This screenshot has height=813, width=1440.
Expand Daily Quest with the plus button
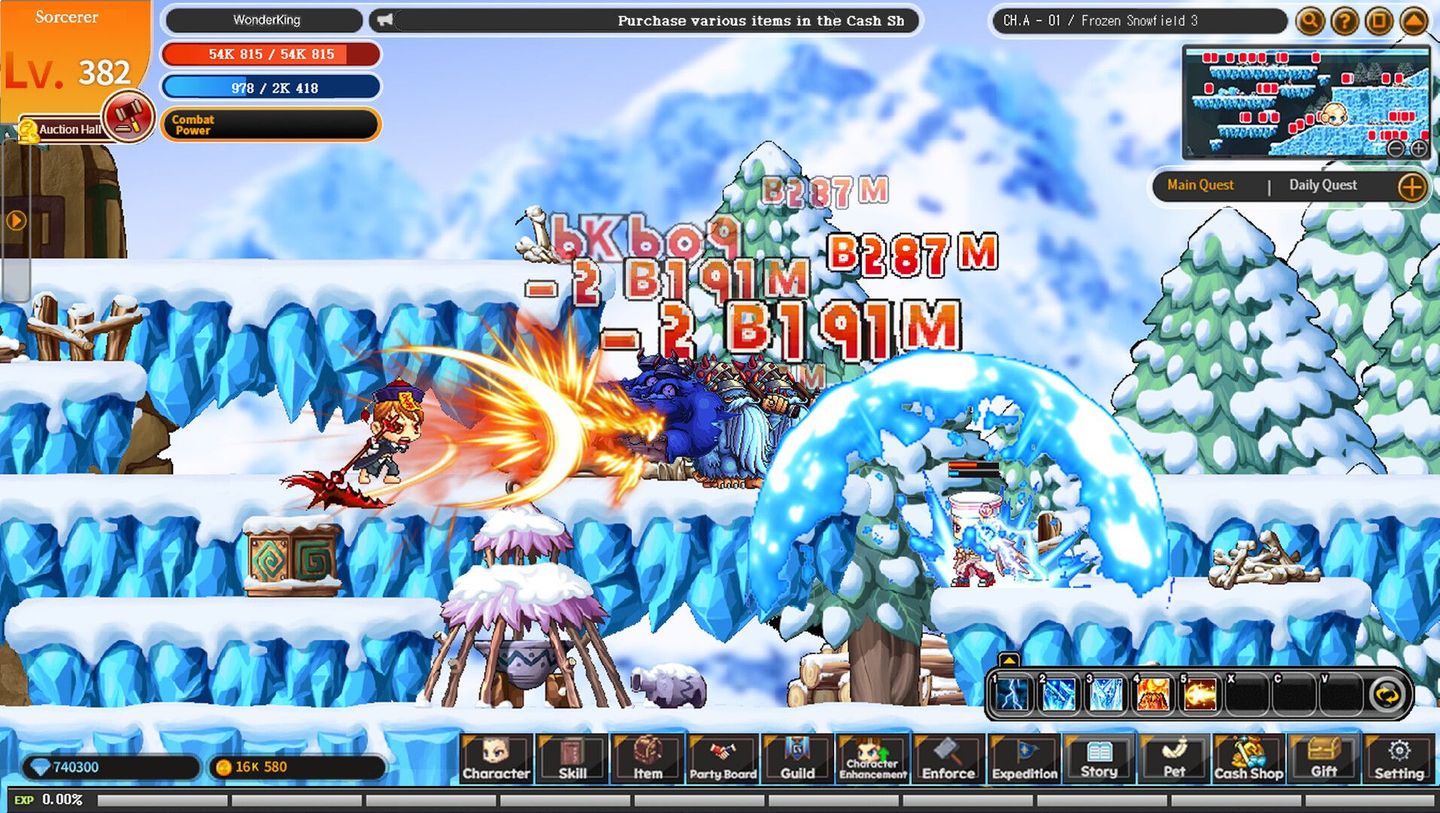coord(1413,187)
